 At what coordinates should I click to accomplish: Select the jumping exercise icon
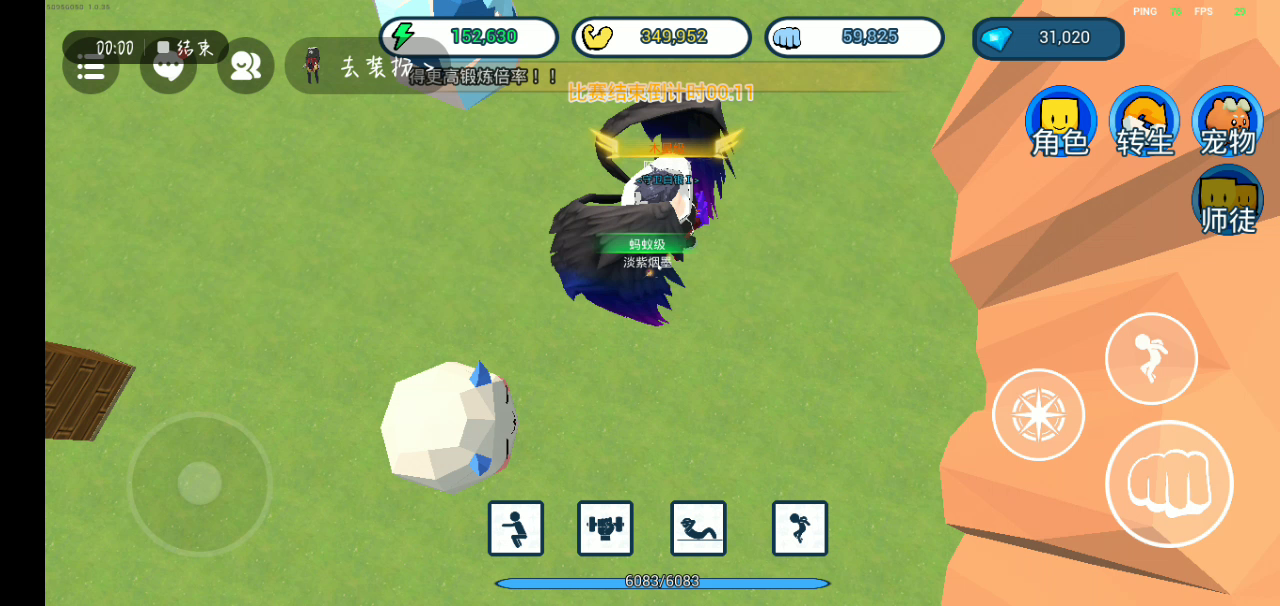(799, 528)
